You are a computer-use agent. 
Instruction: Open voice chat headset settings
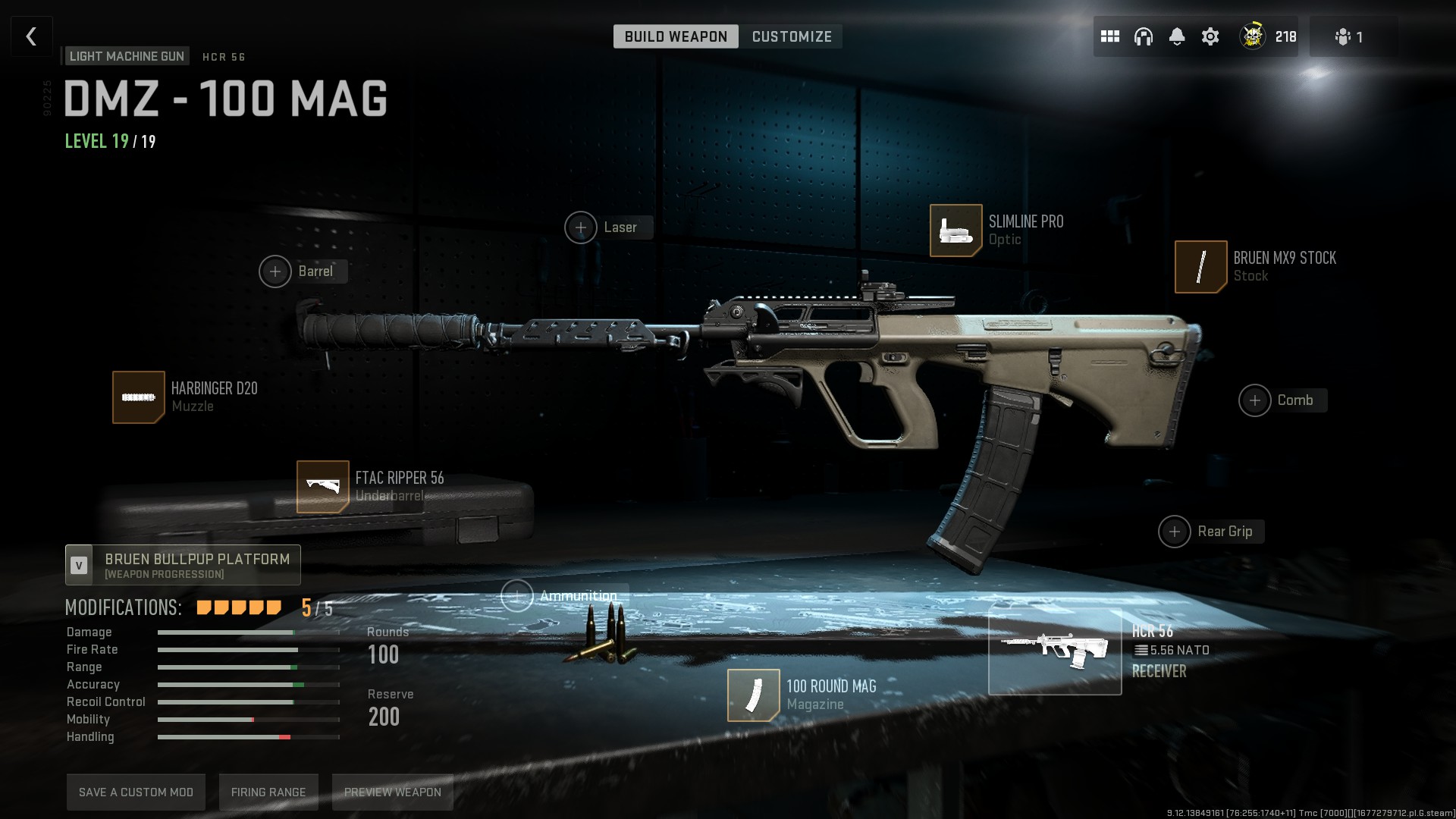point(1144,36)
